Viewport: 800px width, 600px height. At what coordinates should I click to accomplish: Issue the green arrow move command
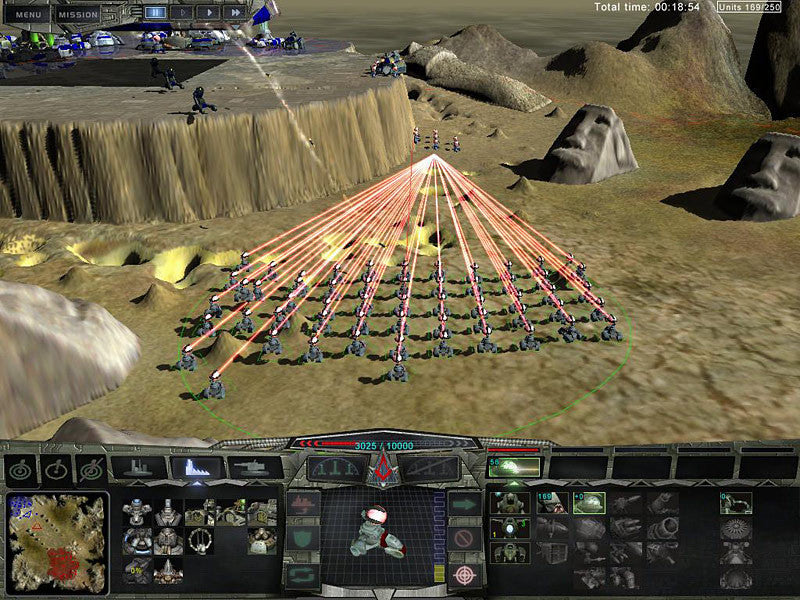(x=462, y=505)
